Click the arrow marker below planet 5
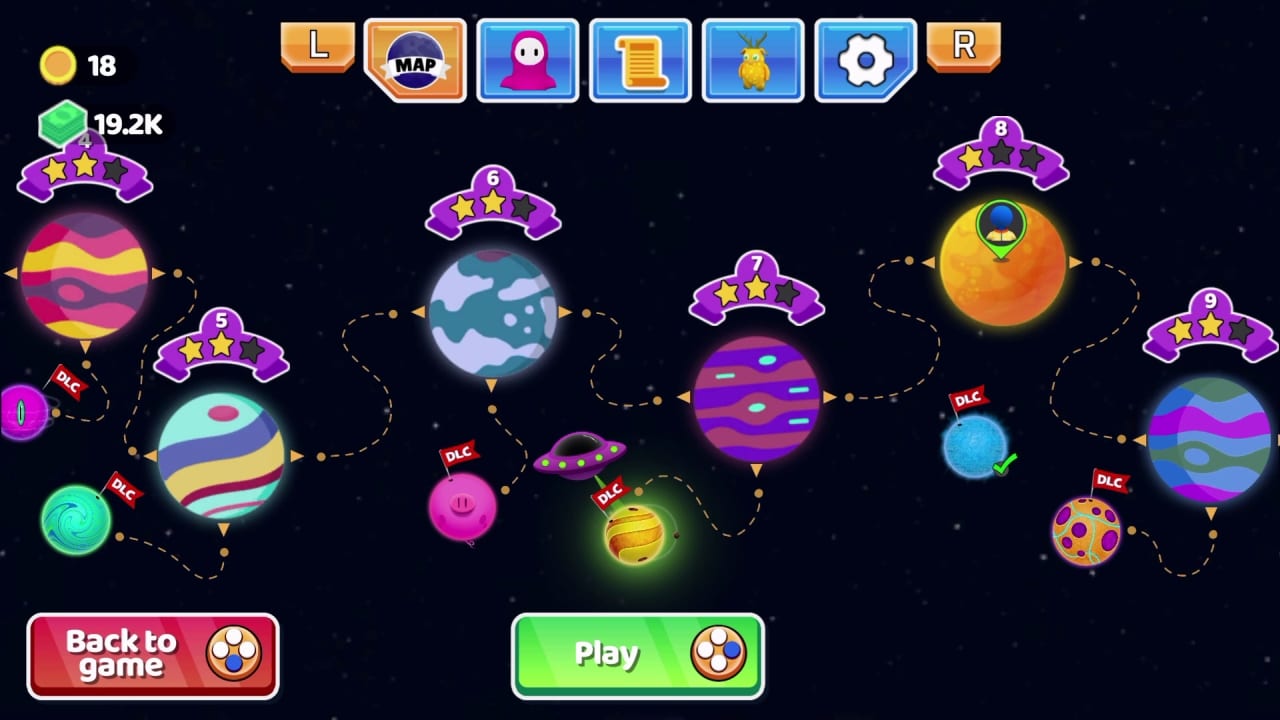Screen dimensions: 1280x720 pos(222,527)
